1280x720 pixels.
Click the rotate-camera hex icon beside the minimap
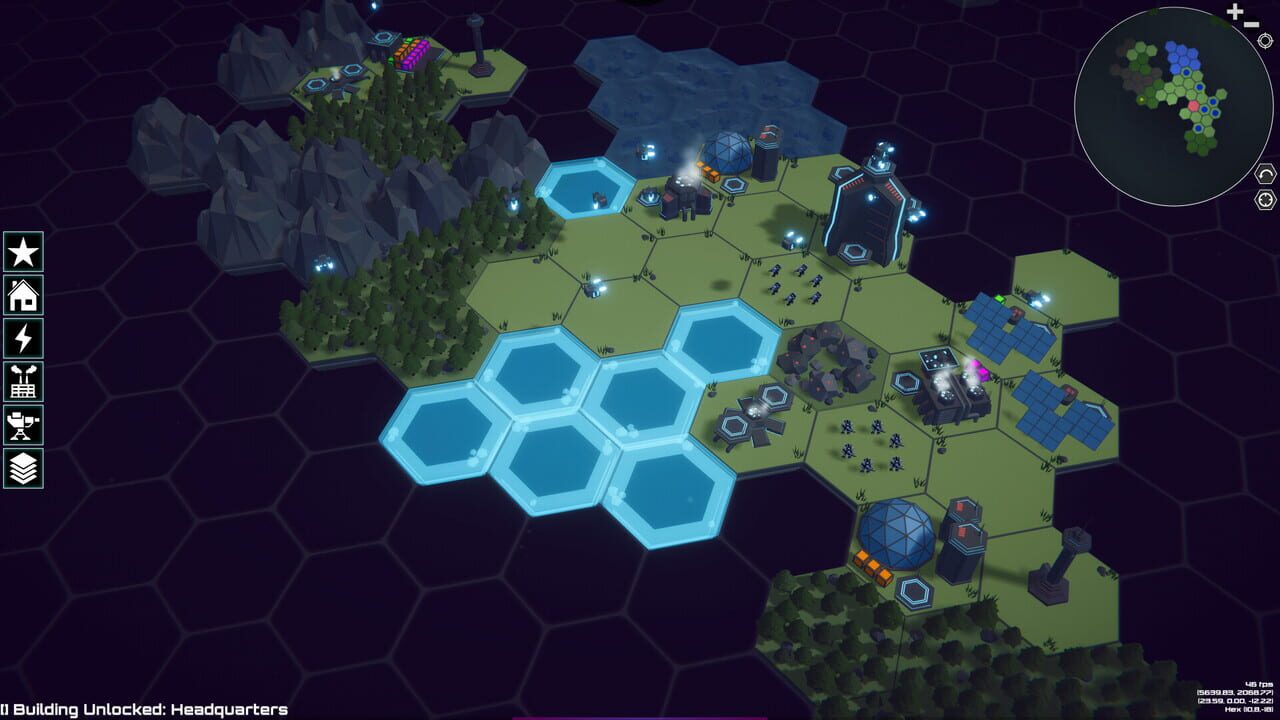1264,175
